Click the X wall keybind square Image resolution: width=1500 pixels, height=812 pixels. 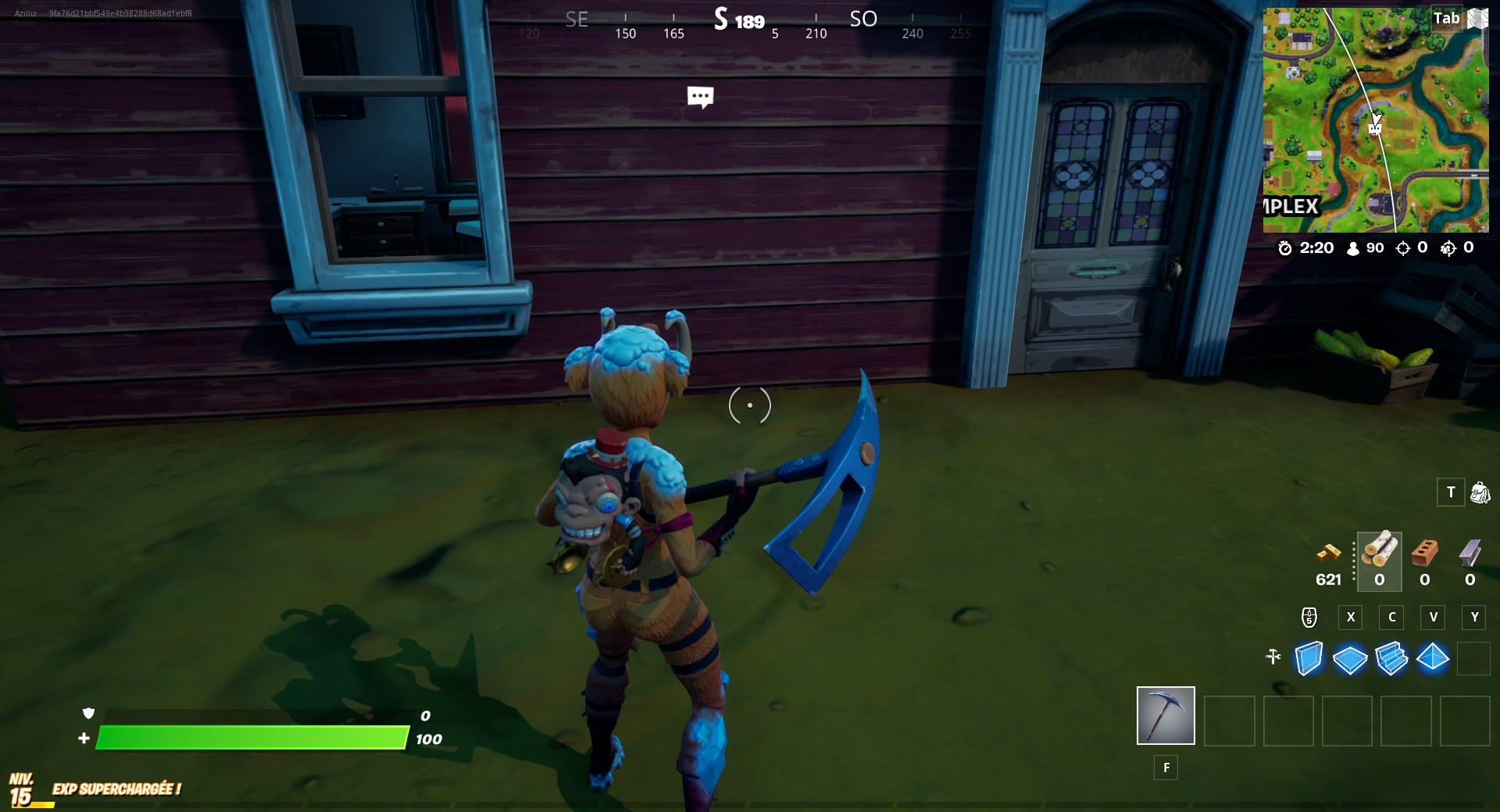pos(1350,618)
